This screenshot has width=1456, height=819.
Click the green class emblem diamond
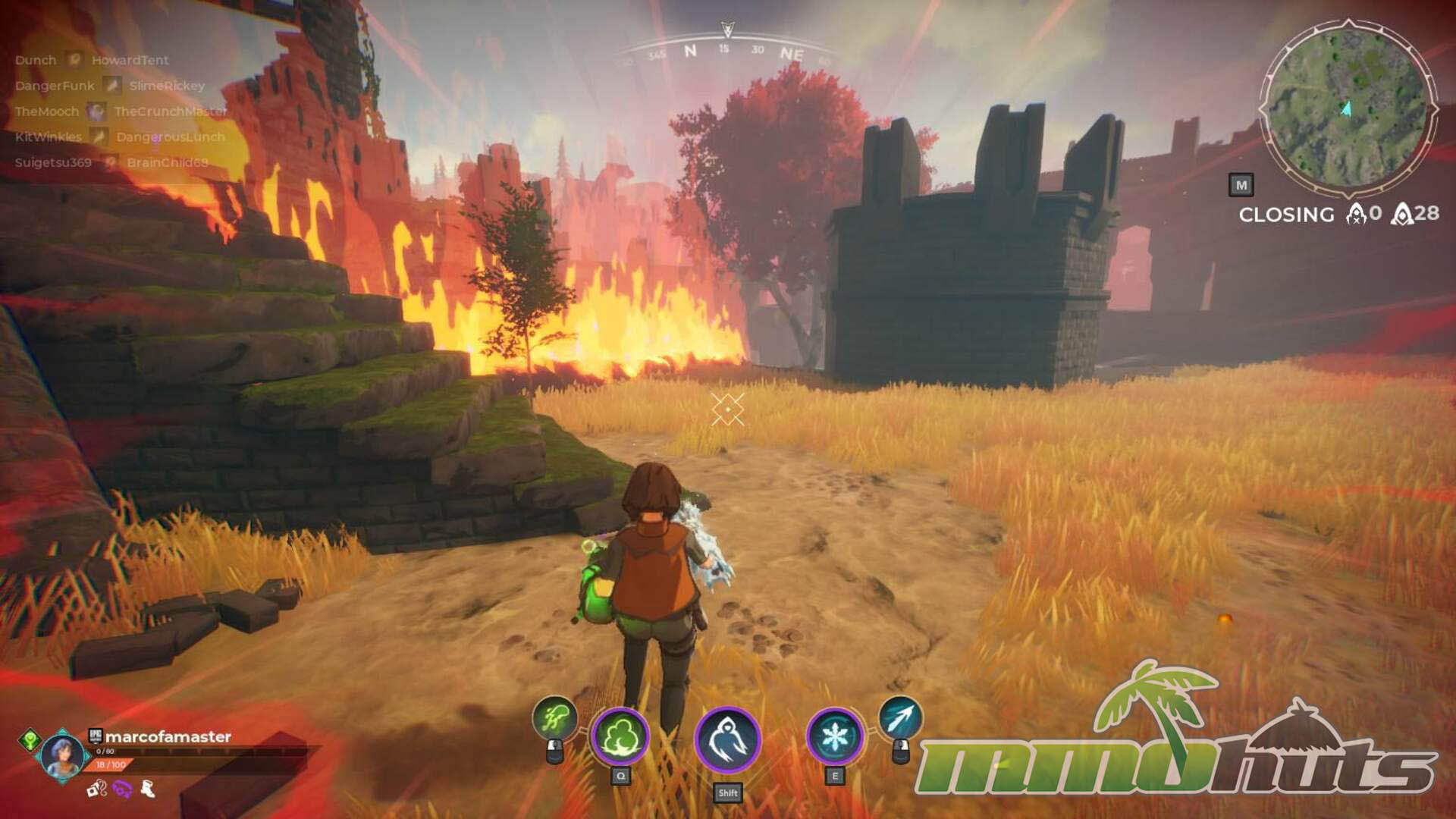30,738
